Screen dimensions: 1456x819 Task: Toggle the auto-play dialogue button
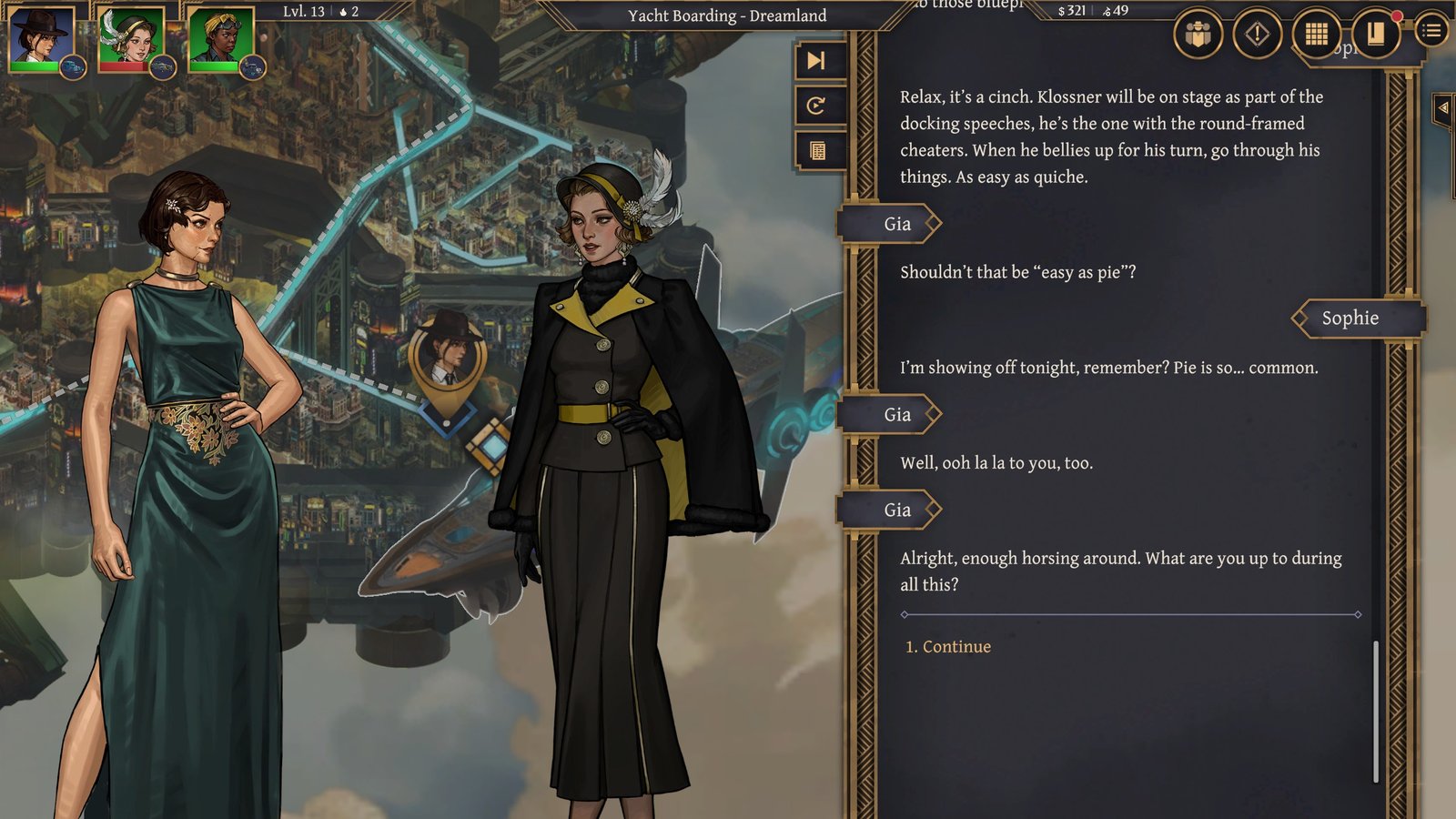(x=816, y=106)
